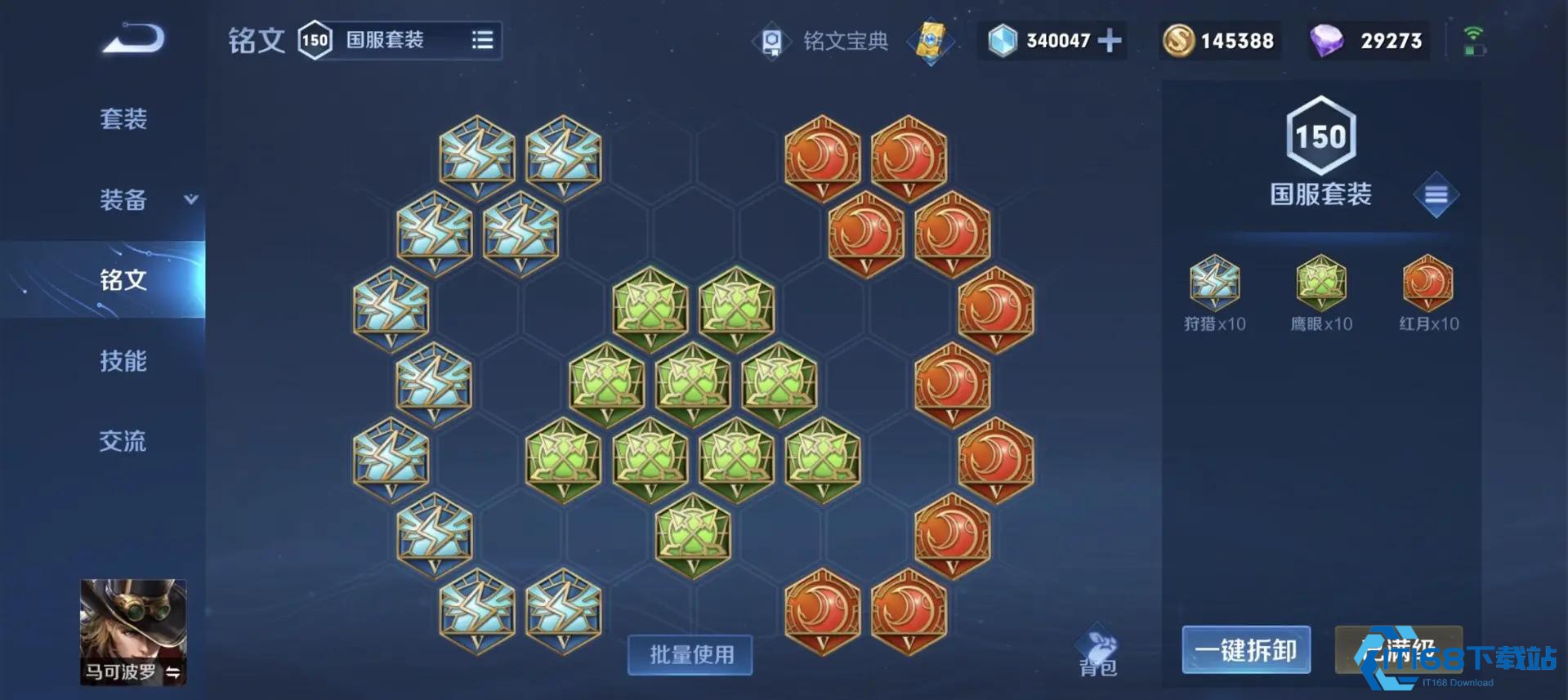
Task: Switch to the 技能 sidebar section
Action: pyautogui.click(x=124, y=362)
